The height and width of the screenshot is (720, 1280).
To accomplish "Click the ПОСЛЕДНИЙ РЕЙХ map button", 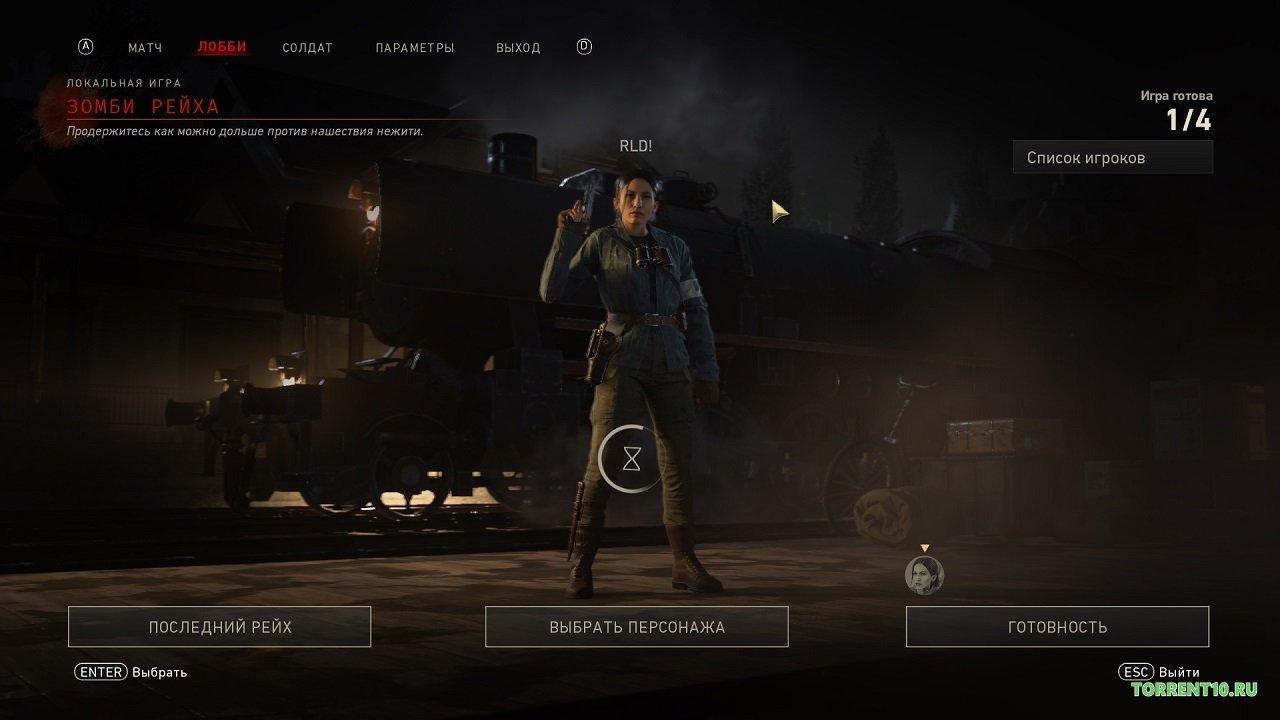I will (x=219, y=626).
